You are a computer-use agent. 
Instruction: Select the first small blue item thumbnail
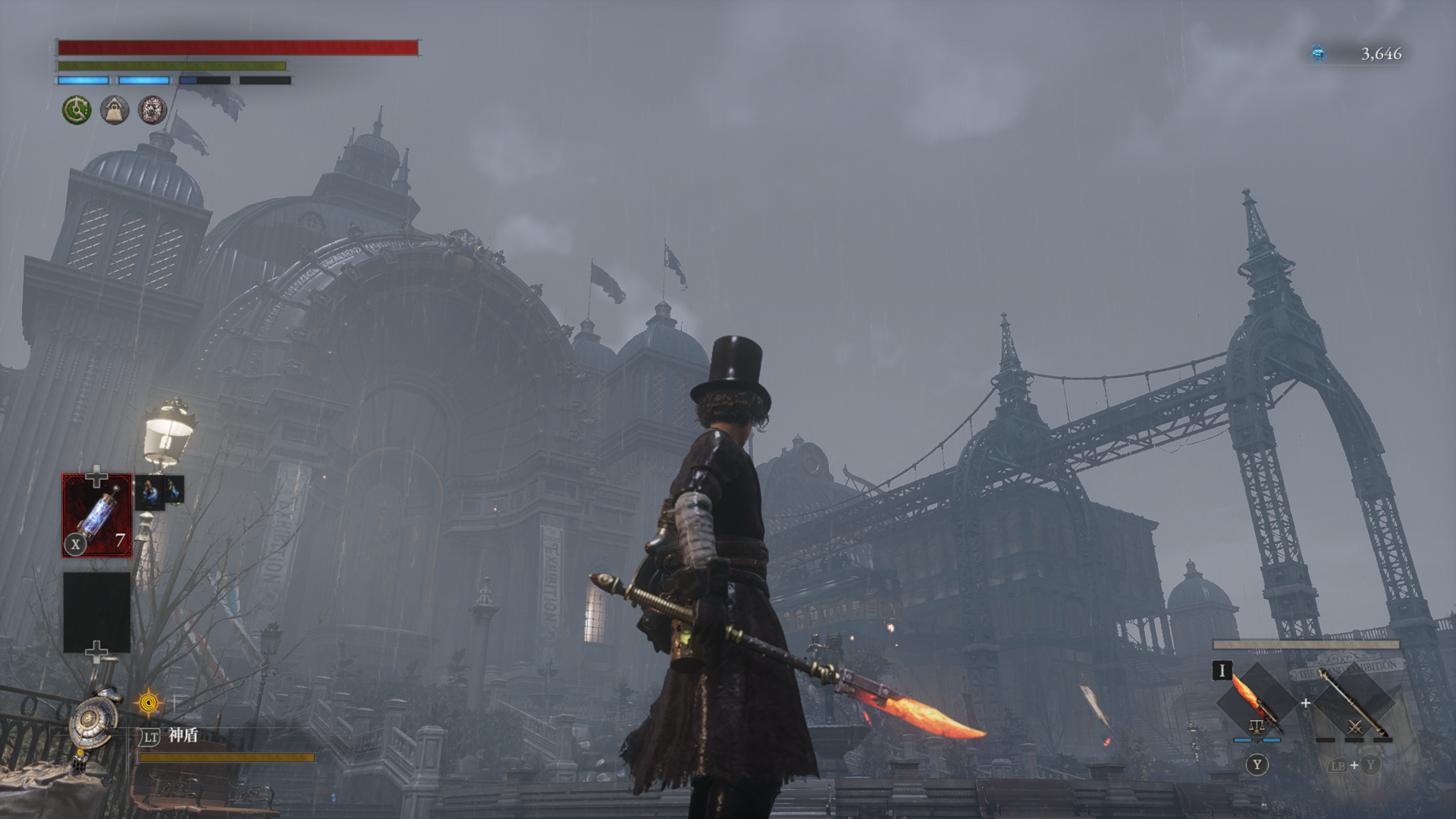point(149,492)
